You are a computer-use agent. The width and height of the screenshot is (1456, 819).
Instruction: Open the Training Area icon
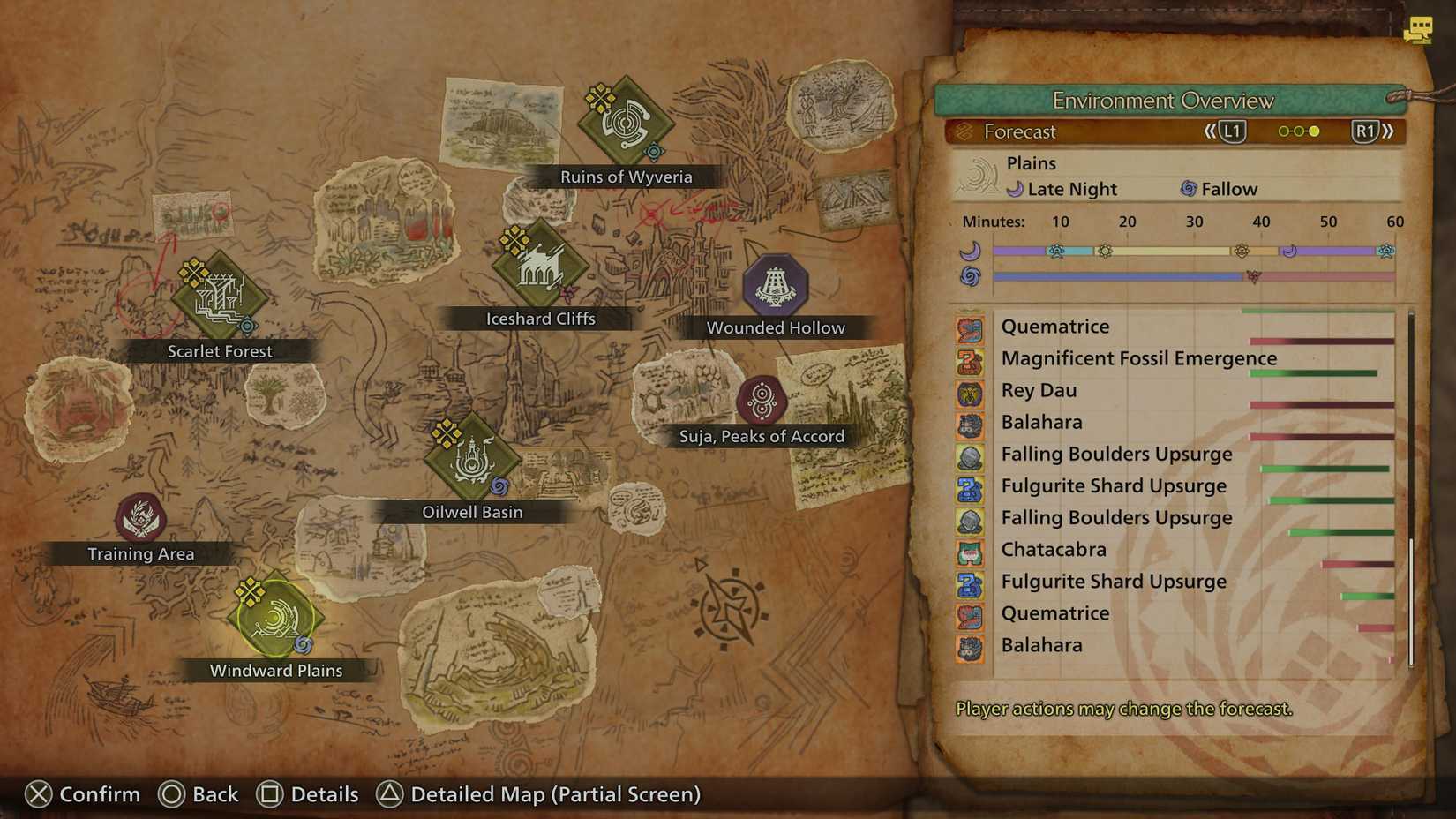click(139, 516)
